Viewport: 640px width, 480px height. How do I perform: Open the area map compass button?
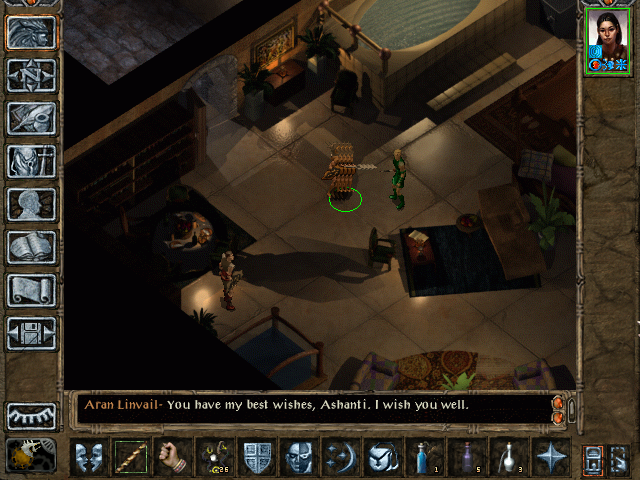pyautogui.click(x=31, y=75)
